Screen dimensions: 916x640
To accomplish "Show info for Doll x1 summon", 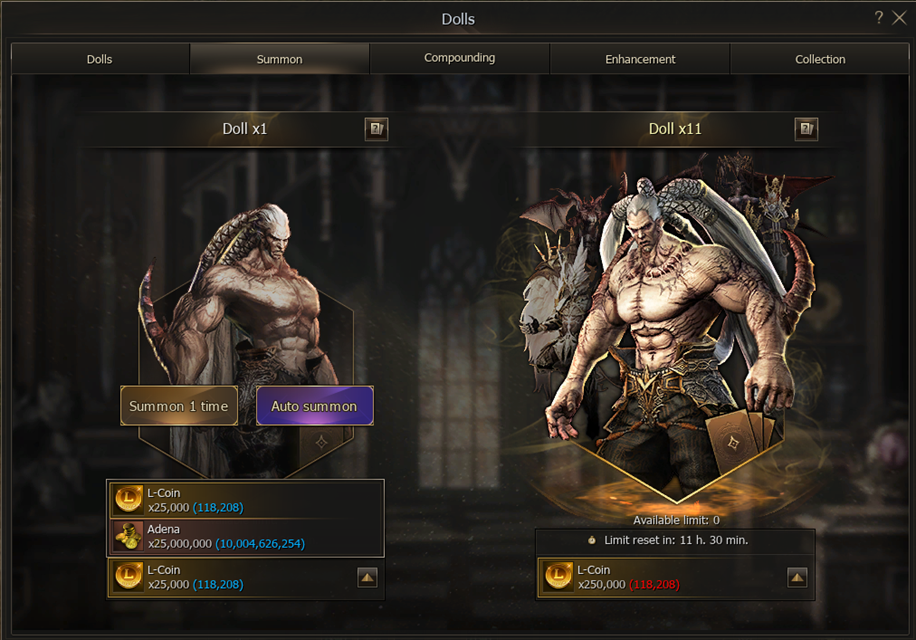I will (x=376, y=129).
